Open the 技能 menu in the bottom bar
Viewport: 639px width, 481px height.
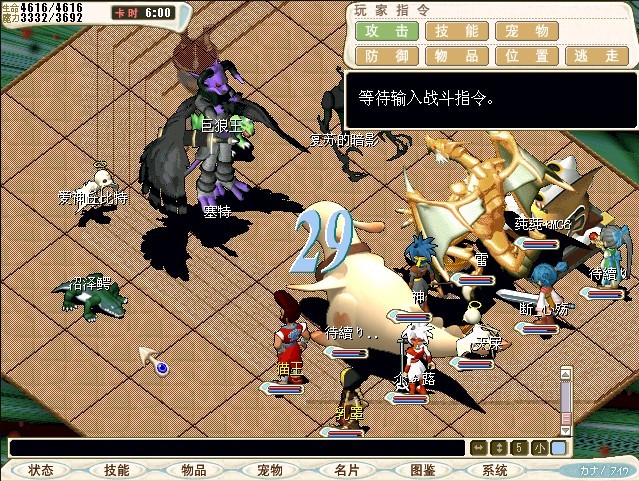point(117,470)
